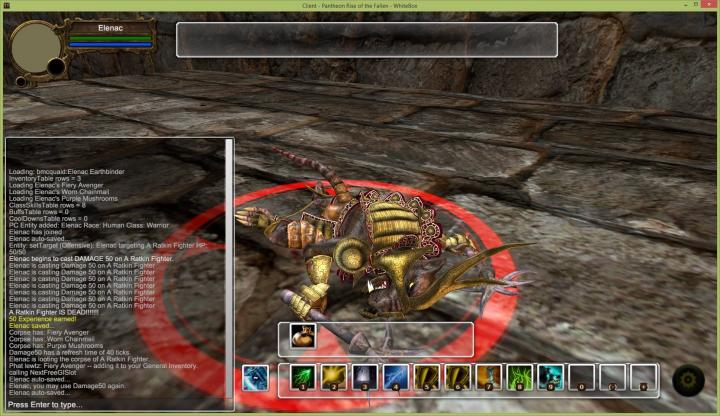Click the empty target frame at top
Image resolution: width=720 pixels, height=416 pixels.
click(x=366, y=39)
